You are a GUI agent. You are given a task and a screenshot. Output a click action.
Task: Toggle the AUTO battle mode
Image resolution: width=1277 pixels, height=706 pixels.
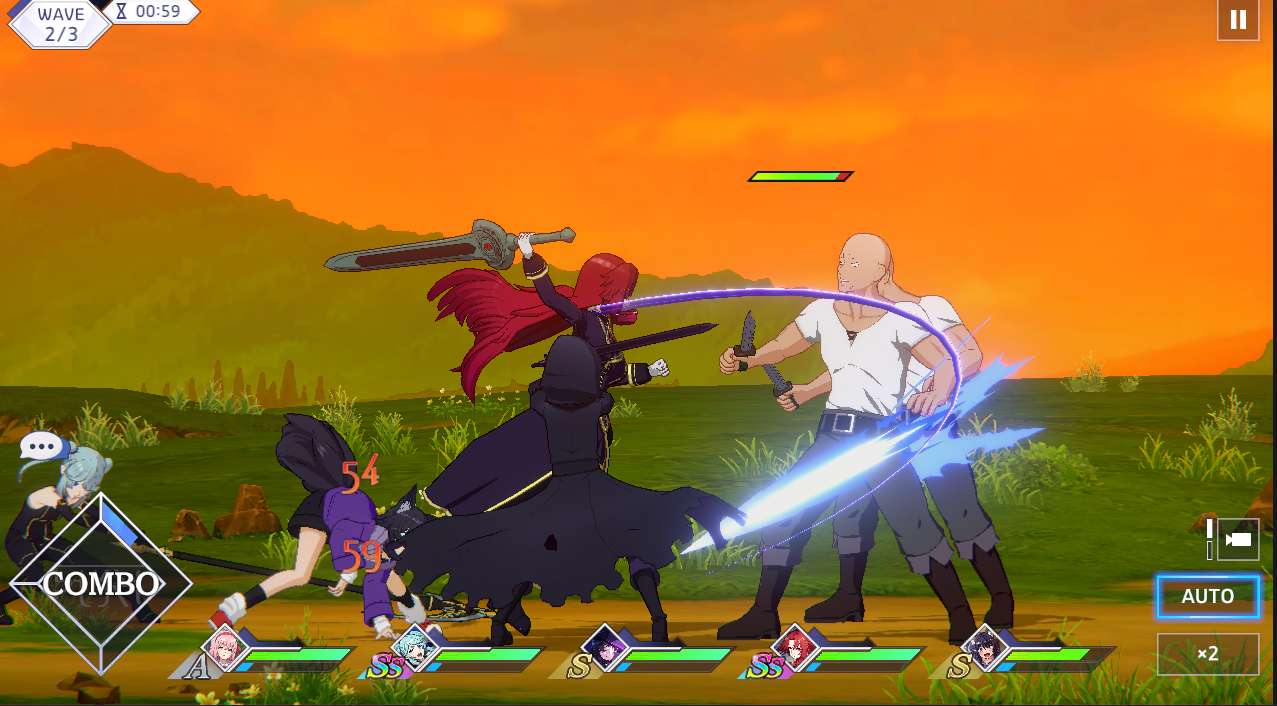[x=1207, y=597]
